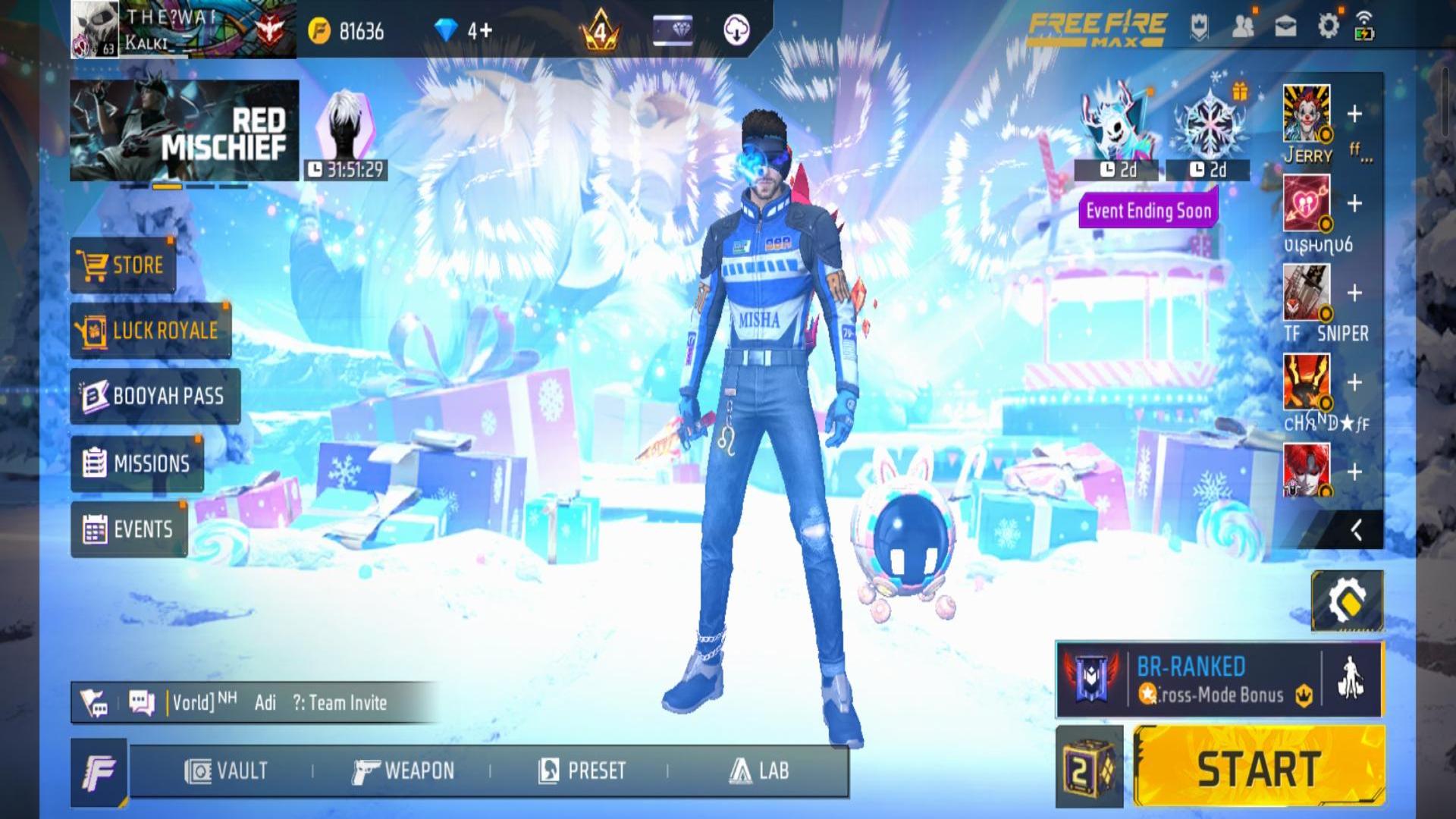This screenshot has height=819, width=1456.
Task: Open the Weapon tab
Action: click(x=403, y=771)
